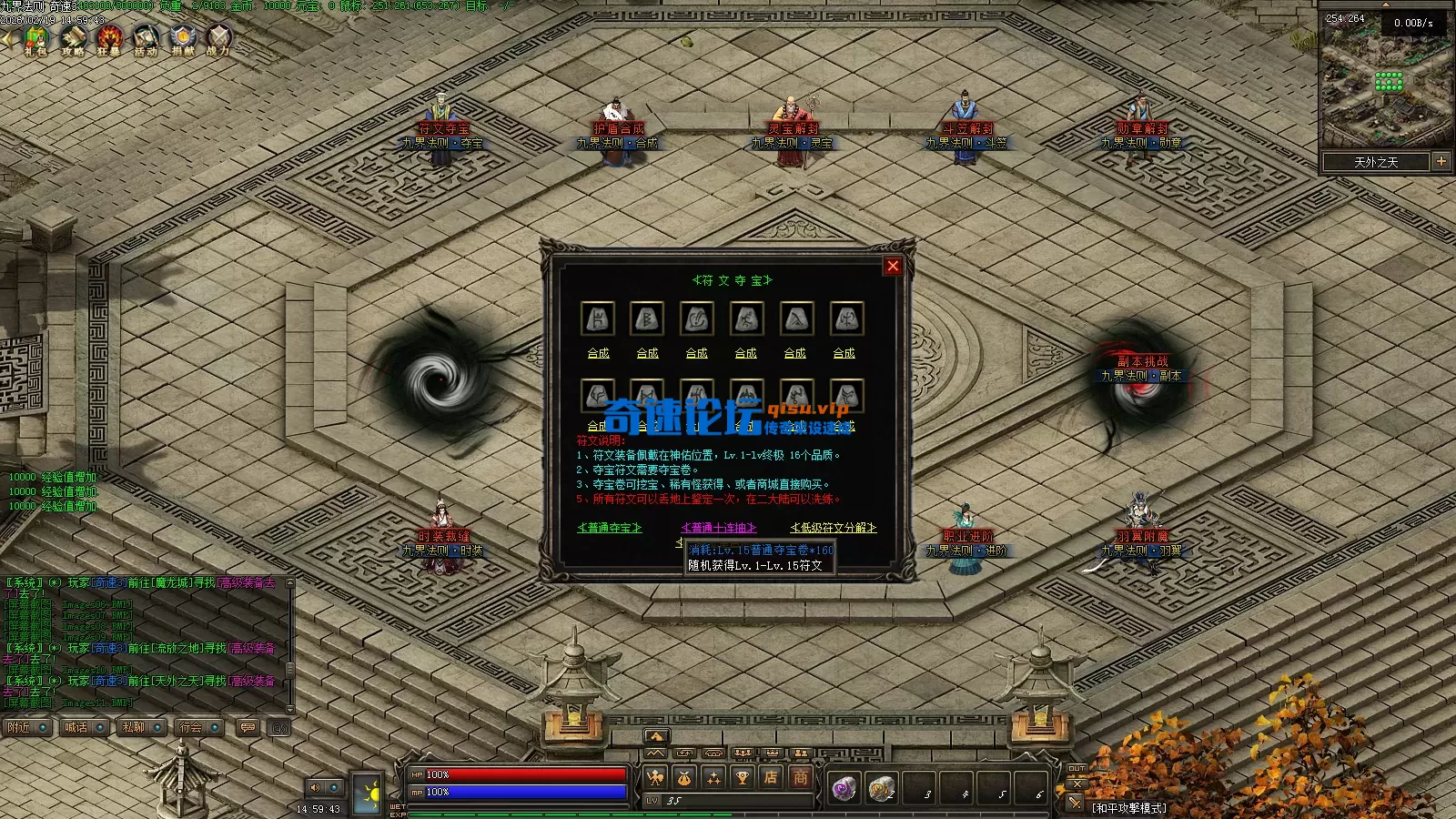
Task: Open the 活动 events icon
Action: [x=146, y=40]
